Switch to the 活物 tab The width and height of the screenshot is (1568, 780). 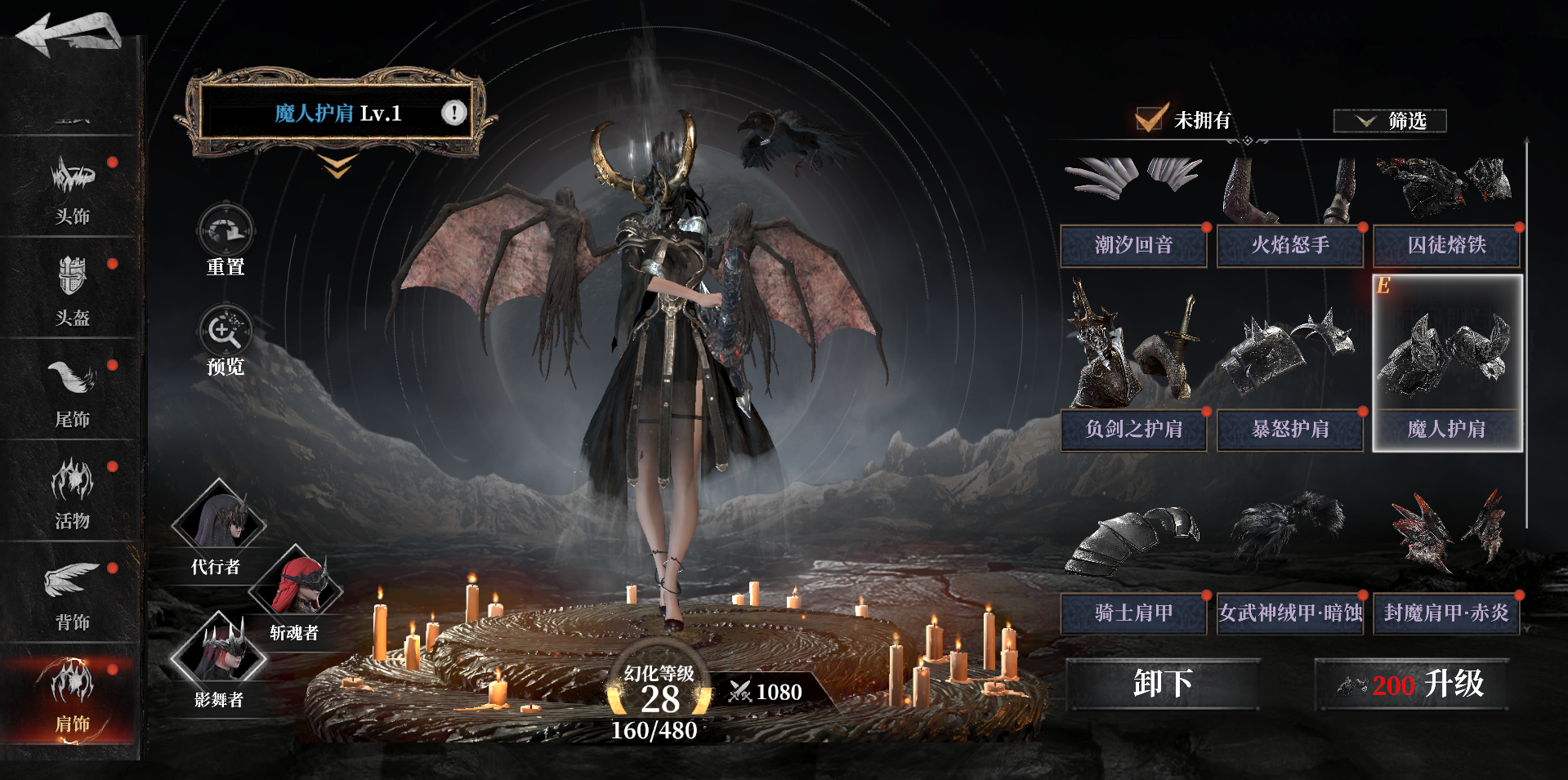(72, 493)
